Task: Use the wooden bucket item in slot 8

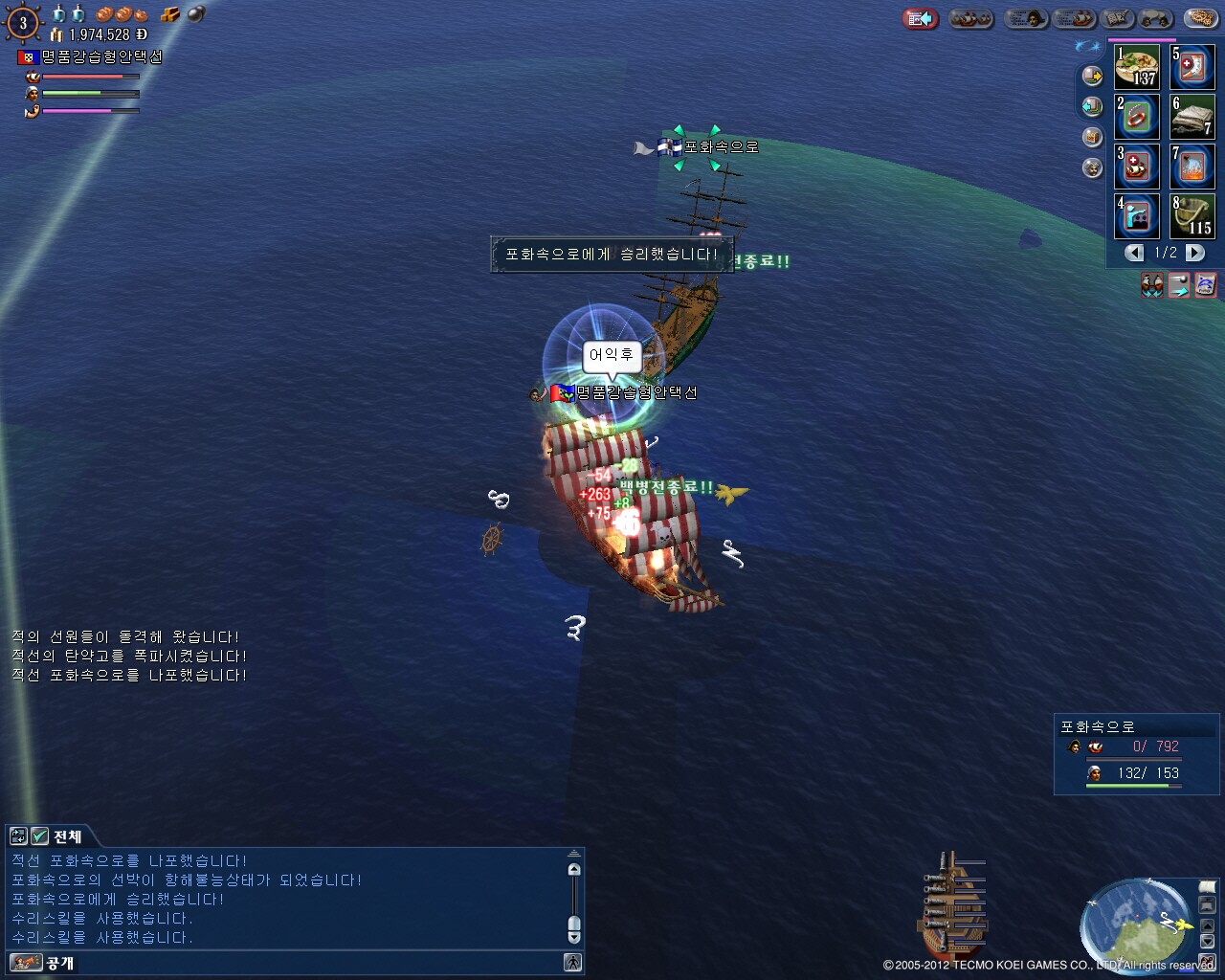Action: (1192, 216)
